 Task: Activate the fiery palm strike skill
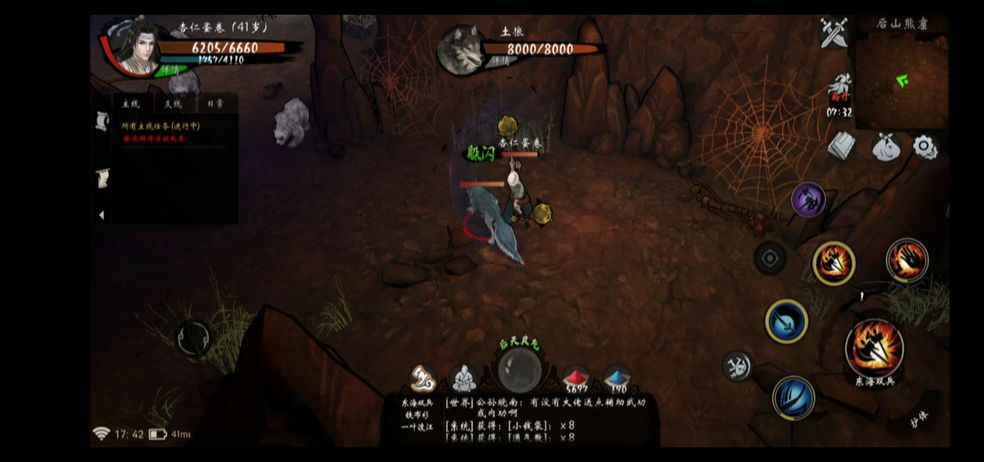coord(833,262)
